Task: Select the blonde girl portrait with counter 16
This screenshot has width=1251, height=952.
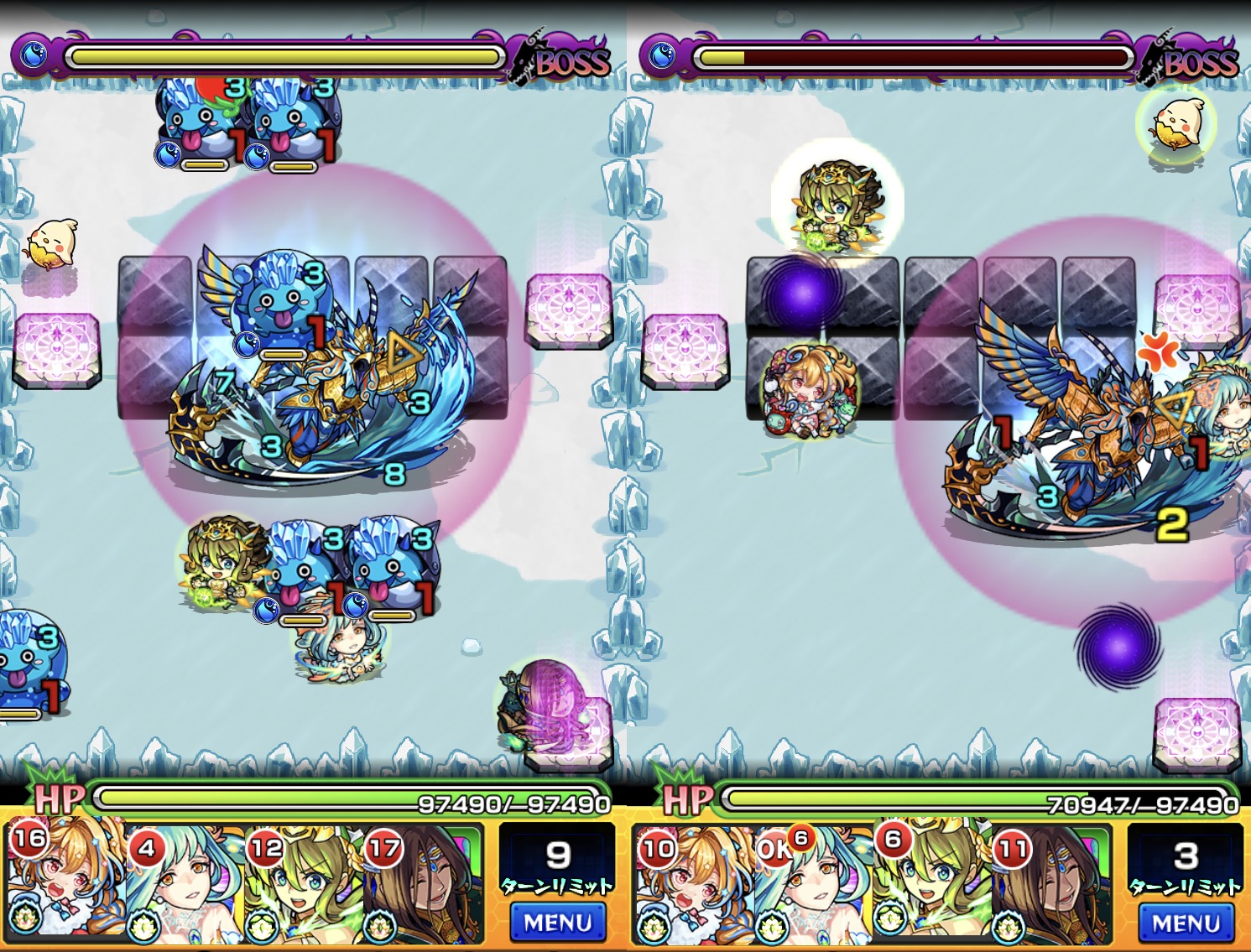Action: coord(65,882)
